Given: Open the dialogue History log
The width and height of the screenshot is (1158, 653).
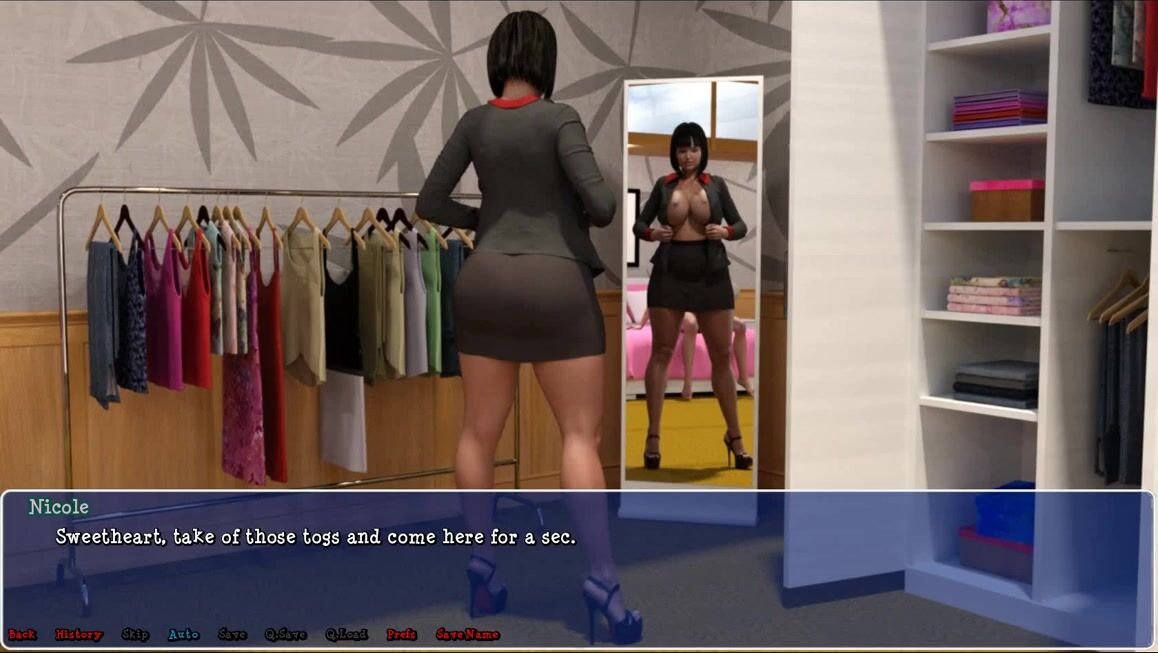Looking at the screenshot, I should pyautogui.click(x=79, y=634).
